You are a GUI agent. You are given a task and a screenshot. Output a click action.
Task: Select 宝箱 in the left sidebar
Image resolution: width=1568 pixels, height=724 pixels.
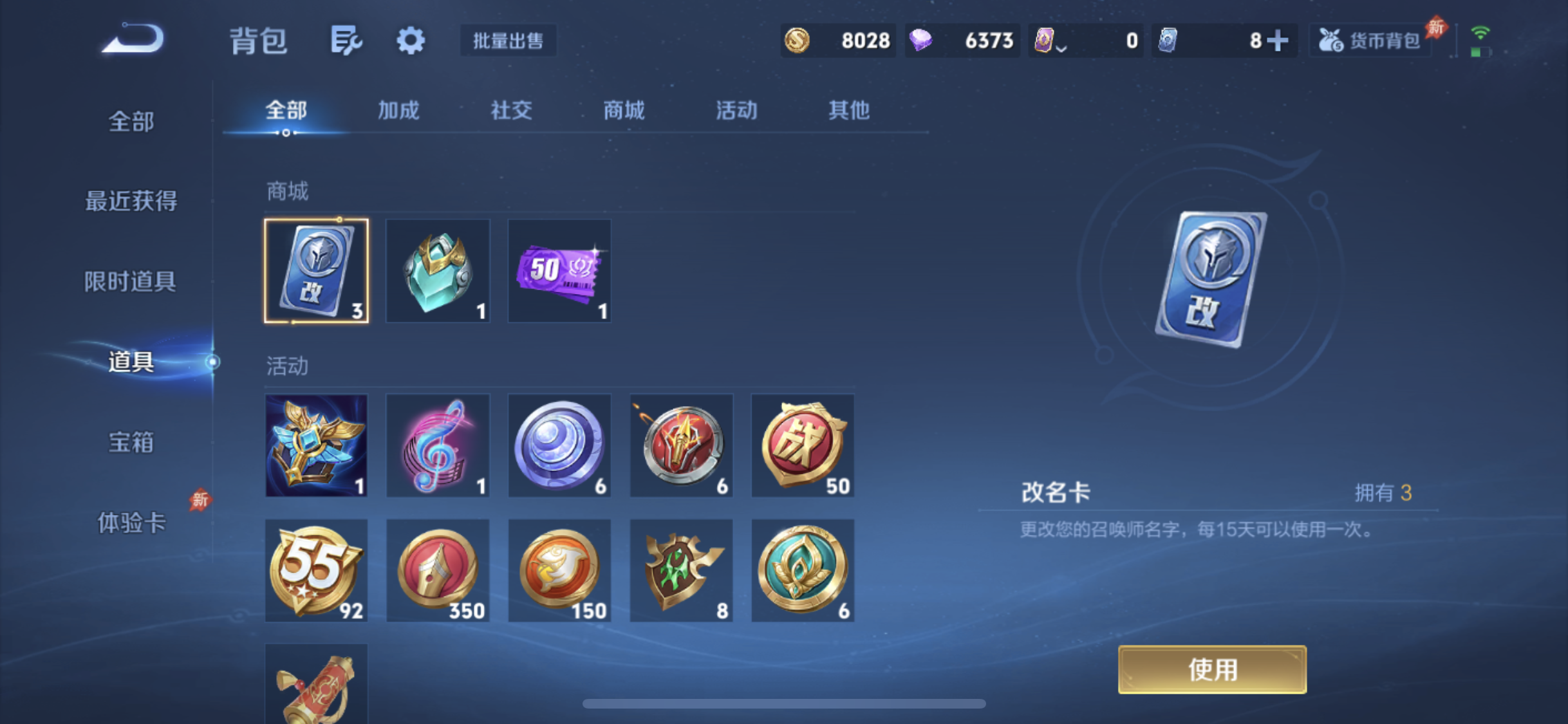[131, 442]
